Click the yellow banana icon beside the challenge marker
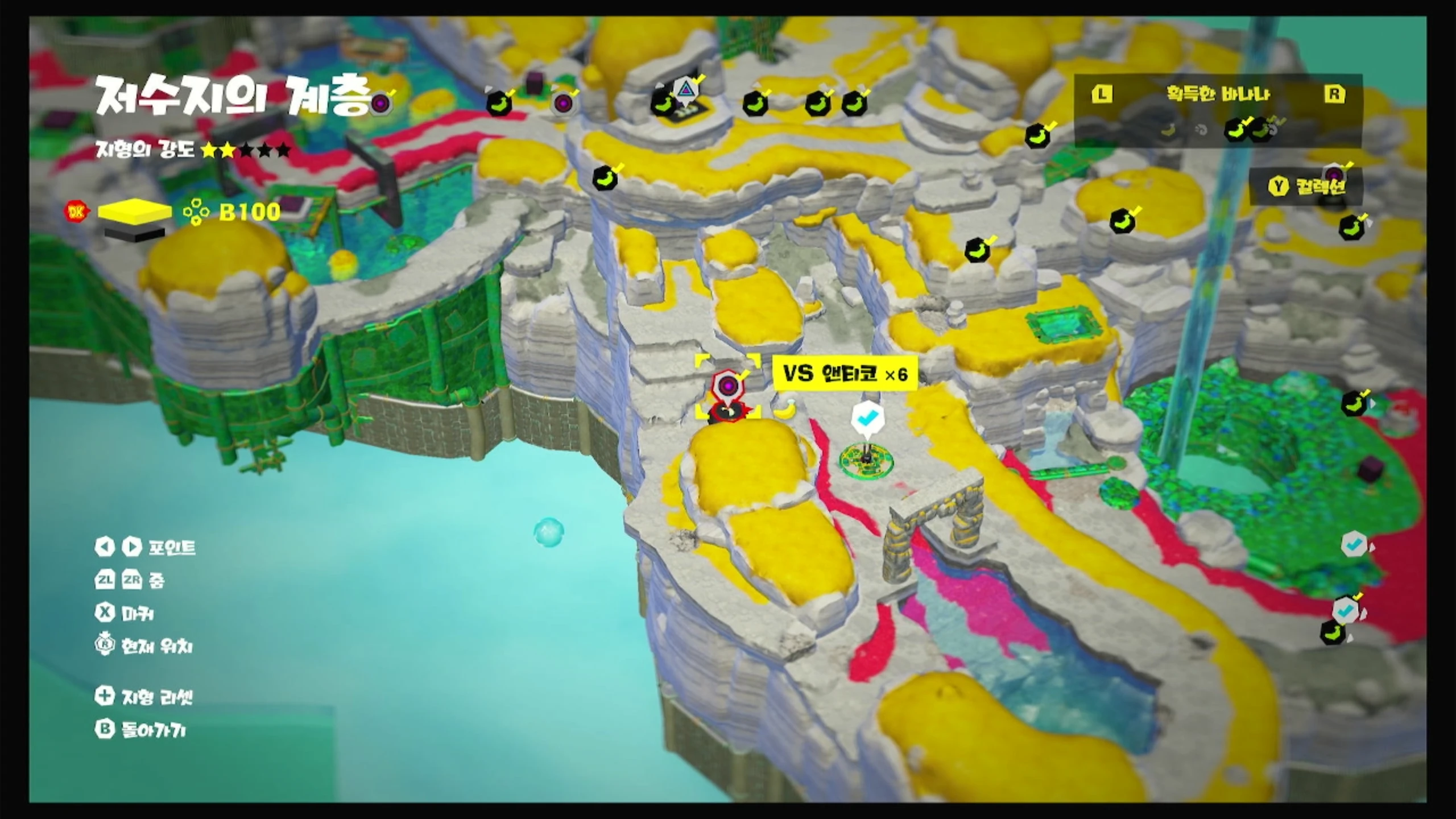This screenshot has width=1456, height=819. (785, 408)
